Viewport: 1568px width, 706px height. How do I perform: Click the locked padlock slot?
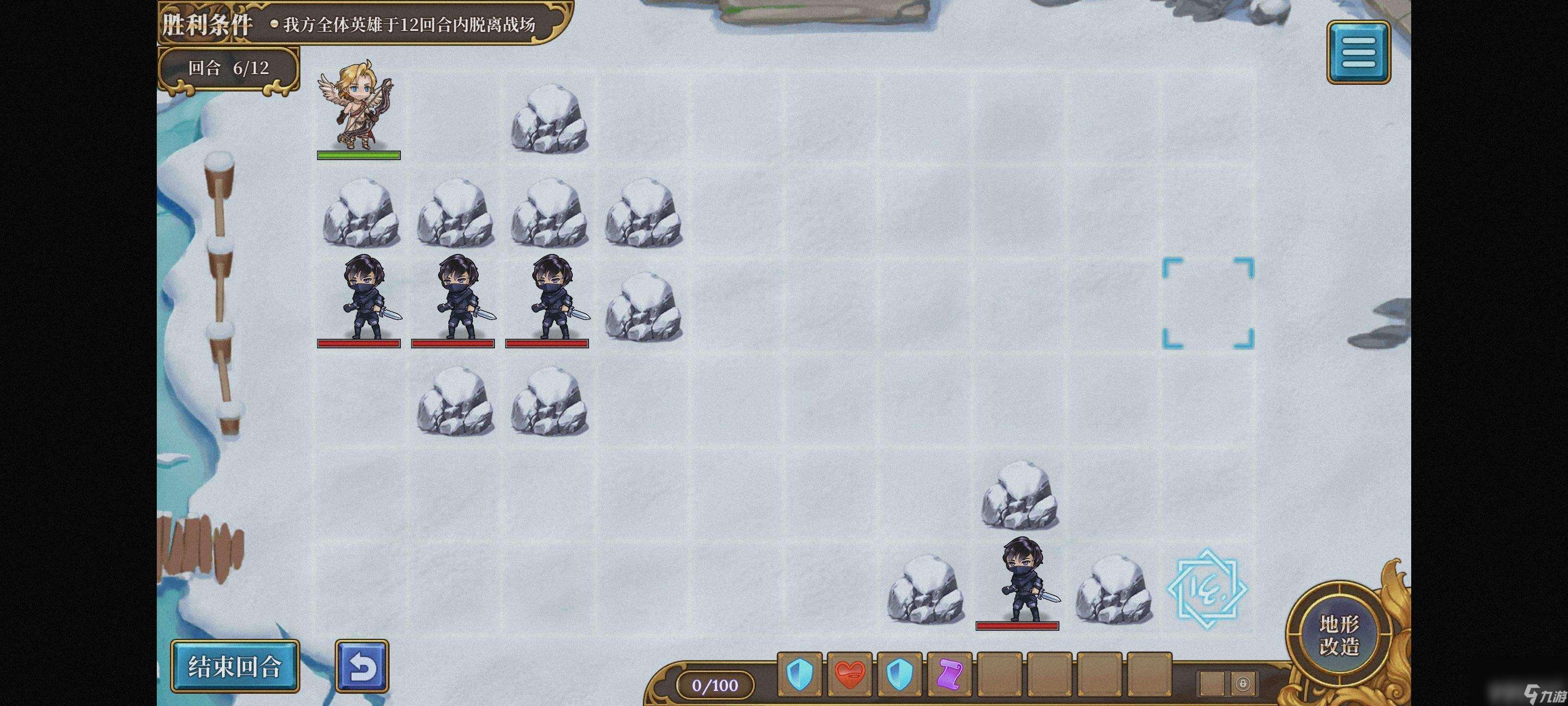(1242, 683)
